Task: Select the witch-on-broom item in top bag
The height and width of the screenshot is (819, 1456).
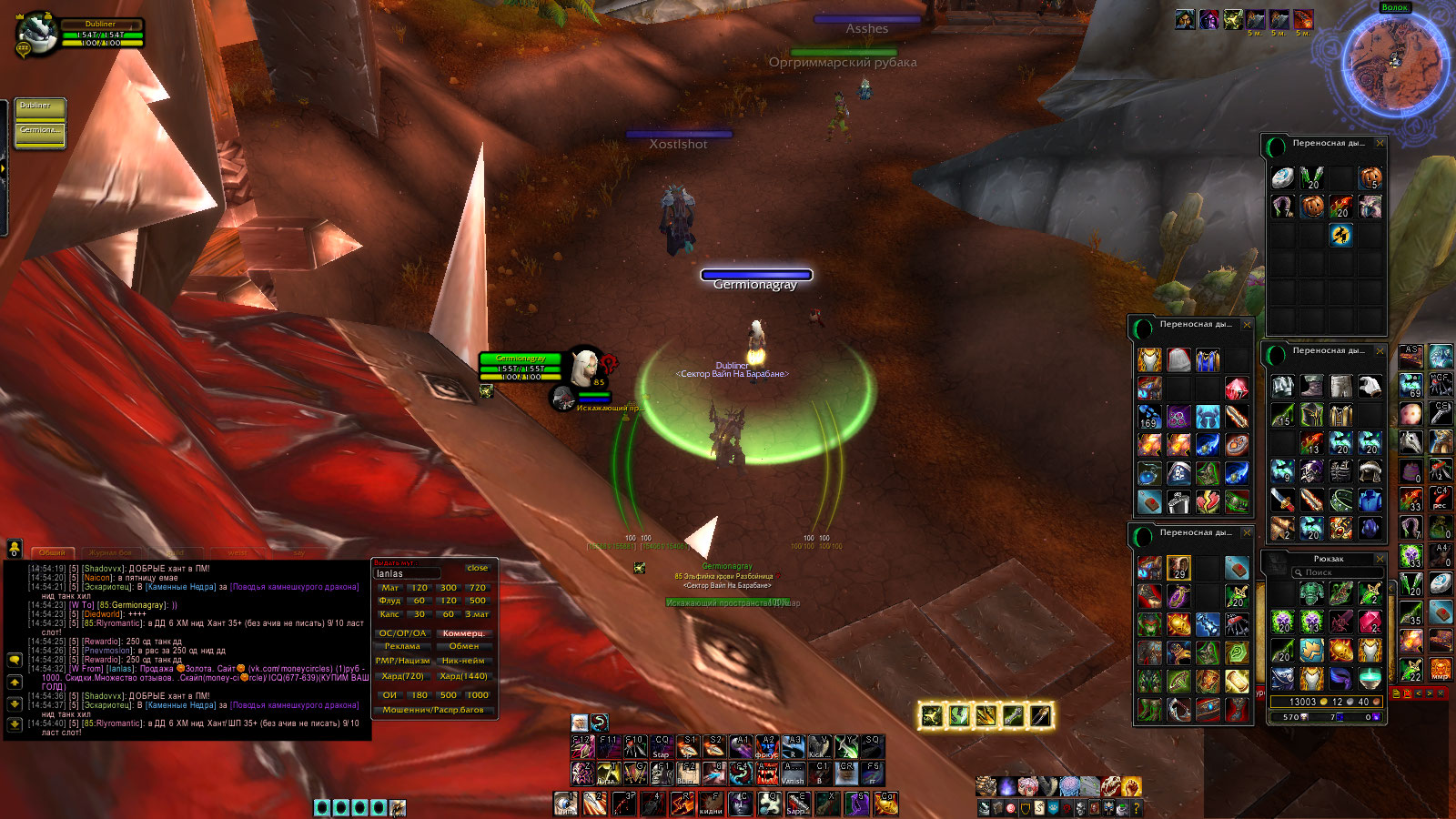Action: pyautogui.click(x=1340, y=235)
